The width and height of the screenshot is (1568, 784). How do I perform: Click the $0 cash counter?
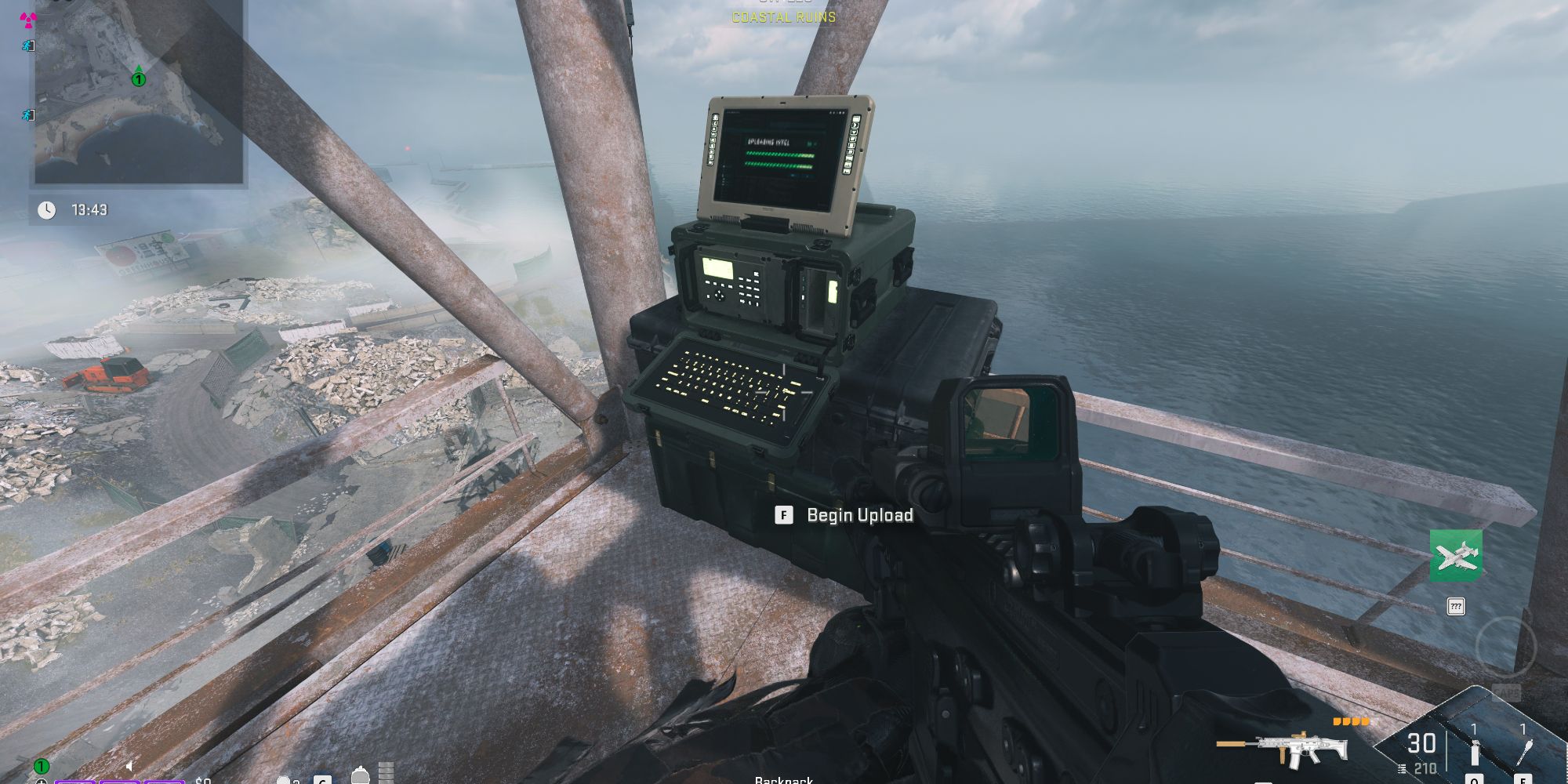click(202, 781)
